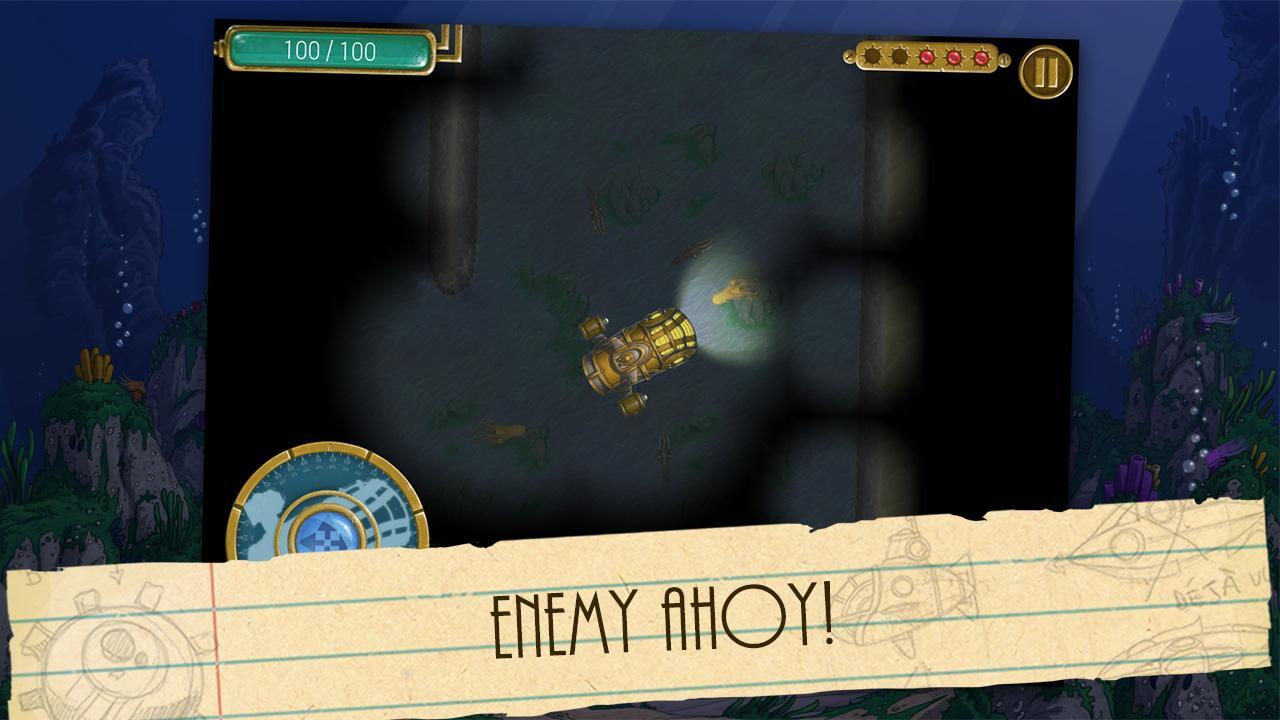This screenshot has width=1280, height=720.
Task: Click the first spent mine slot
Action: click(x=872, y=57)
